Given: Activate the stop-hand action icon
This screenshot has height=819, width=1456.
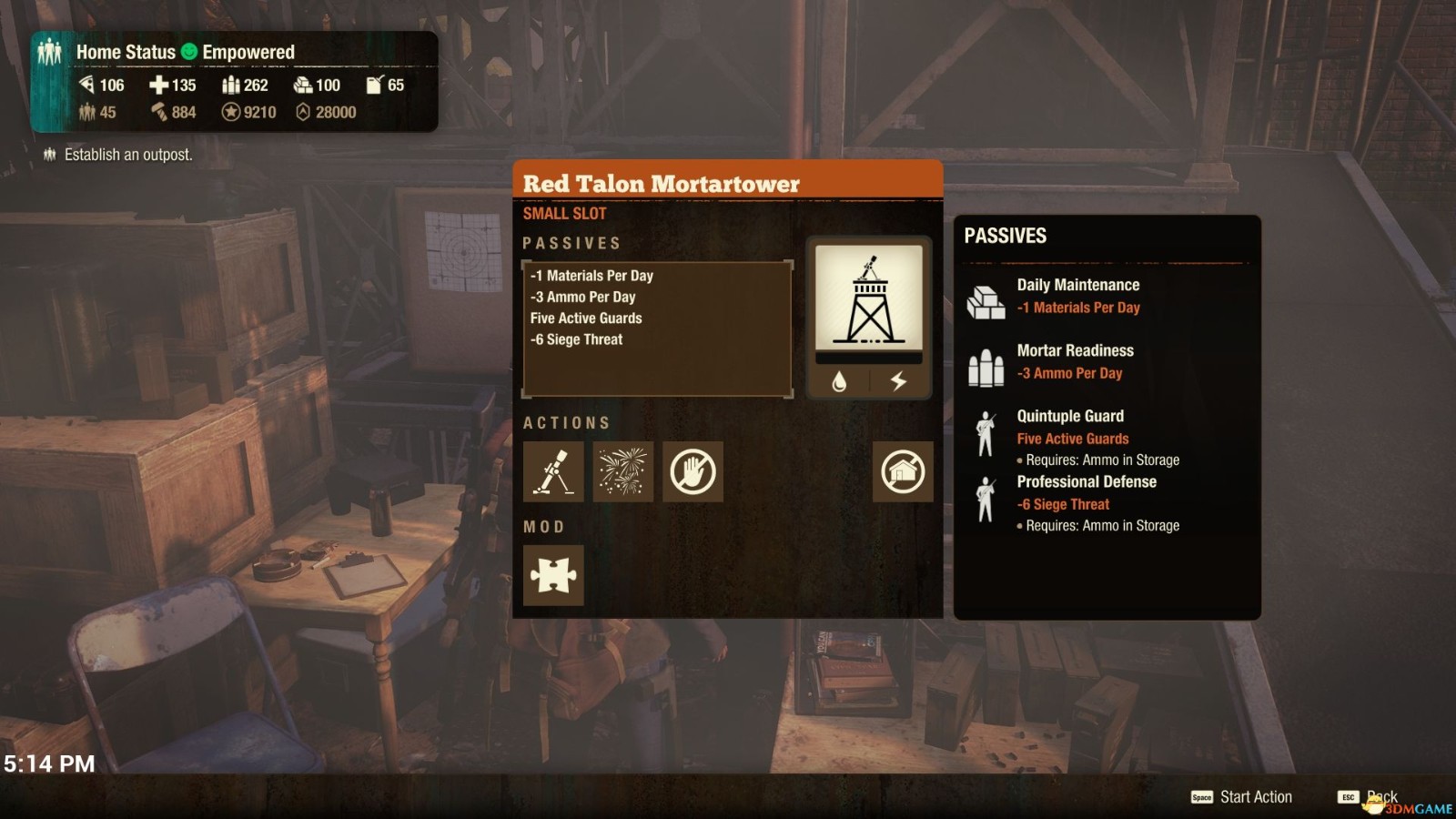Looking at the screenshot, I should [693, 471].
